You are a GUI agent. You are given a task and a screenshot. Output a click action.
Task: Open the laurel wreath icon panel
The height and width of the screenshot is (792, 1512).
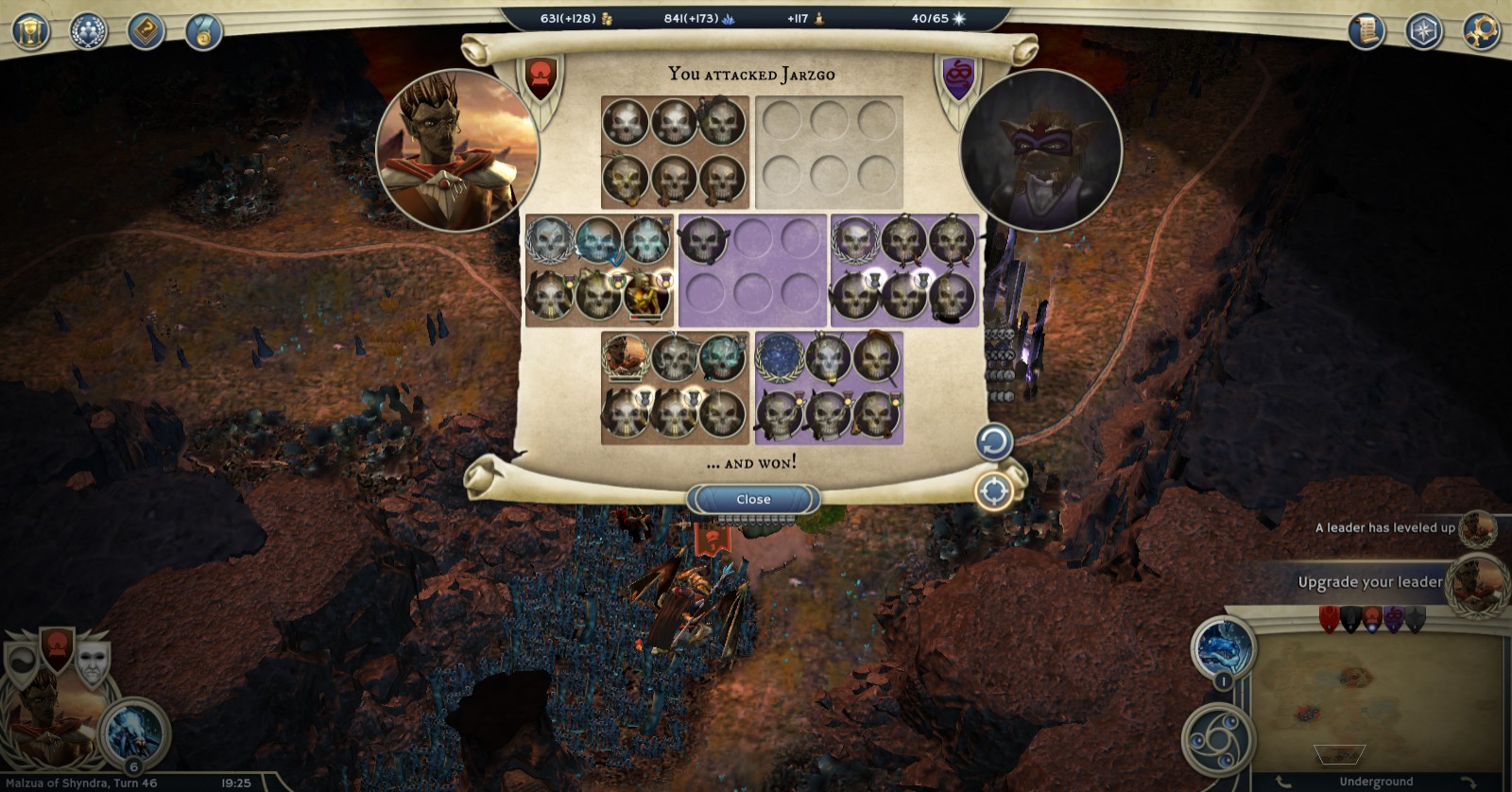coord(88,31)
